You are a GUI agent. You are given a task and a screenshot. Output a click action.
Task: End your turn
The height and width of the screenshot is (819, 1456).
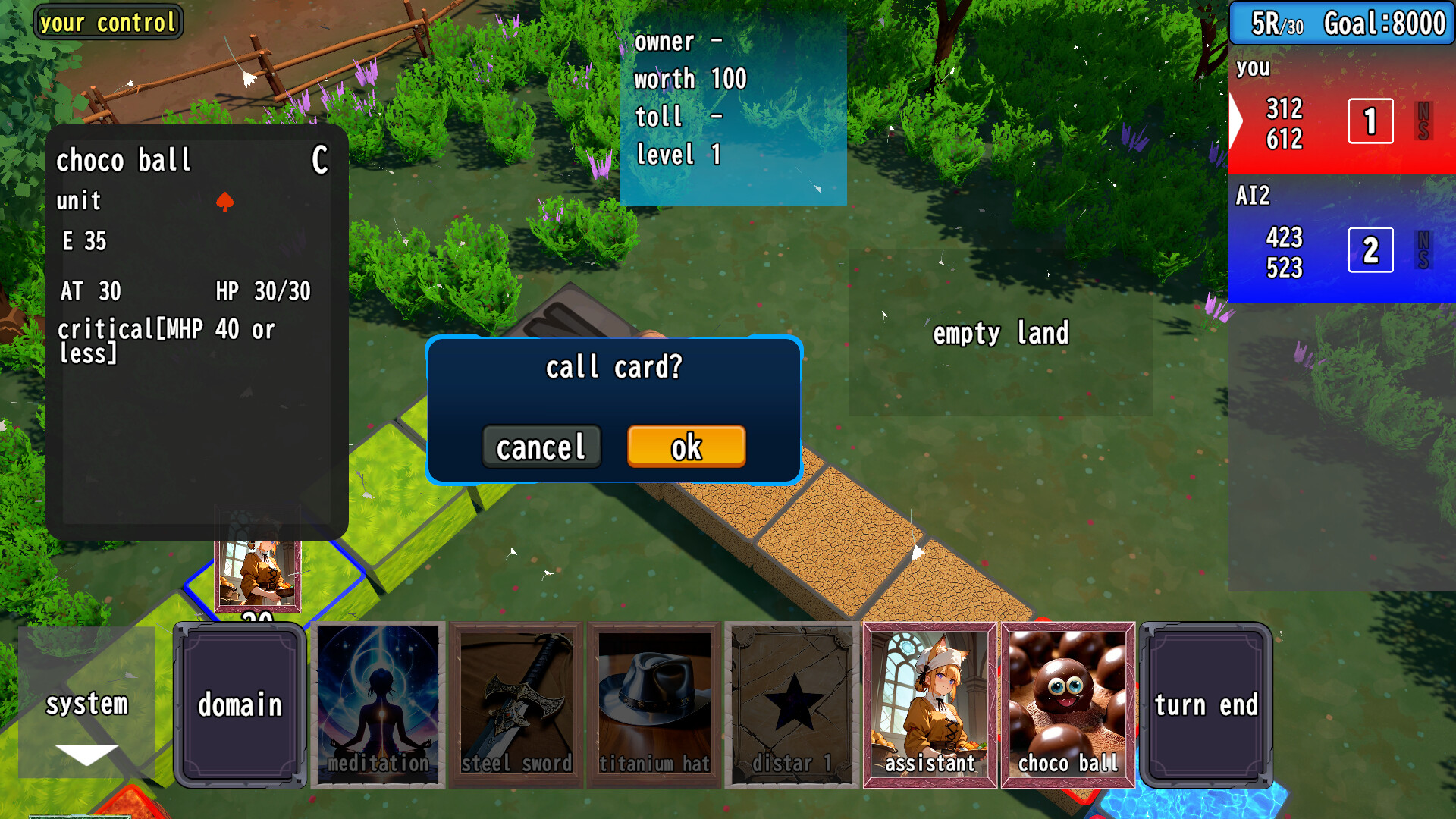coord(1207,705)
